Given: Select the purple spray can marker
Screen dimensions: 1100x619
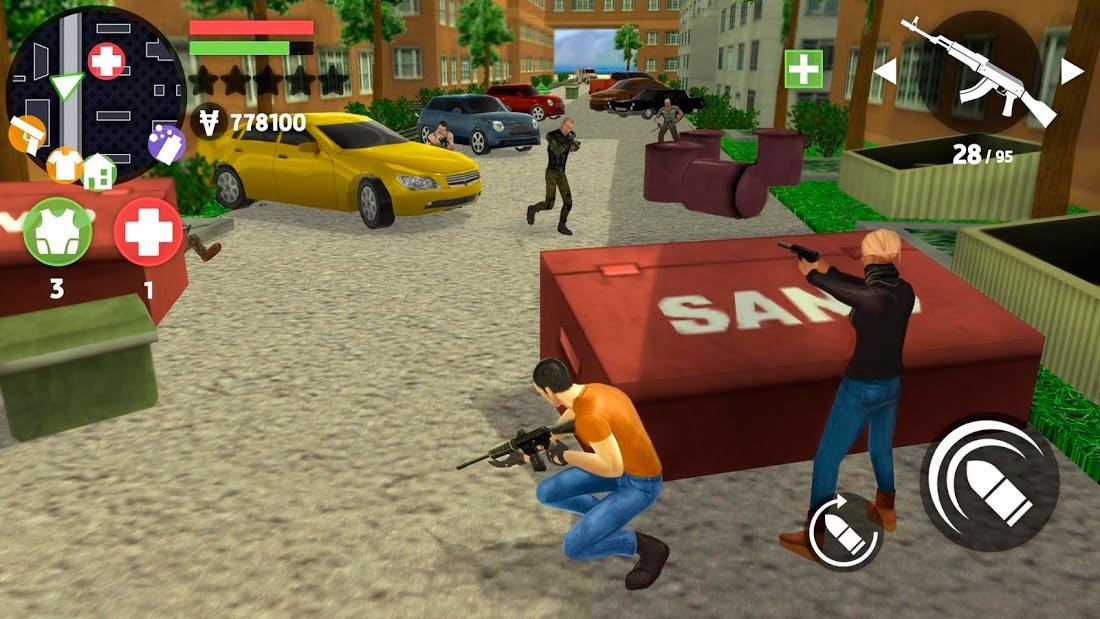Looking at the screenshot, I should pyautogui.click(x=166, y=145).
